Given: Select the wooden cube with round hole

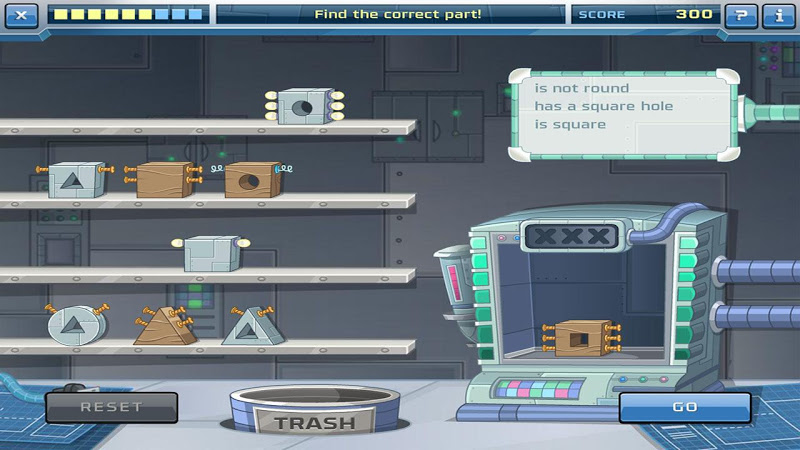Looking at the screenshot, I should (x=250, y=180).
